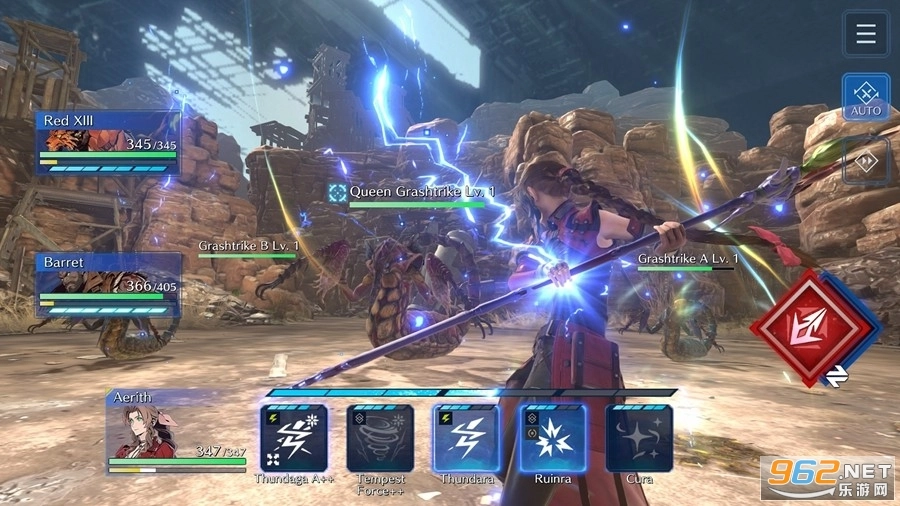Activate the Ruinra ability

[x=553, y=438]
